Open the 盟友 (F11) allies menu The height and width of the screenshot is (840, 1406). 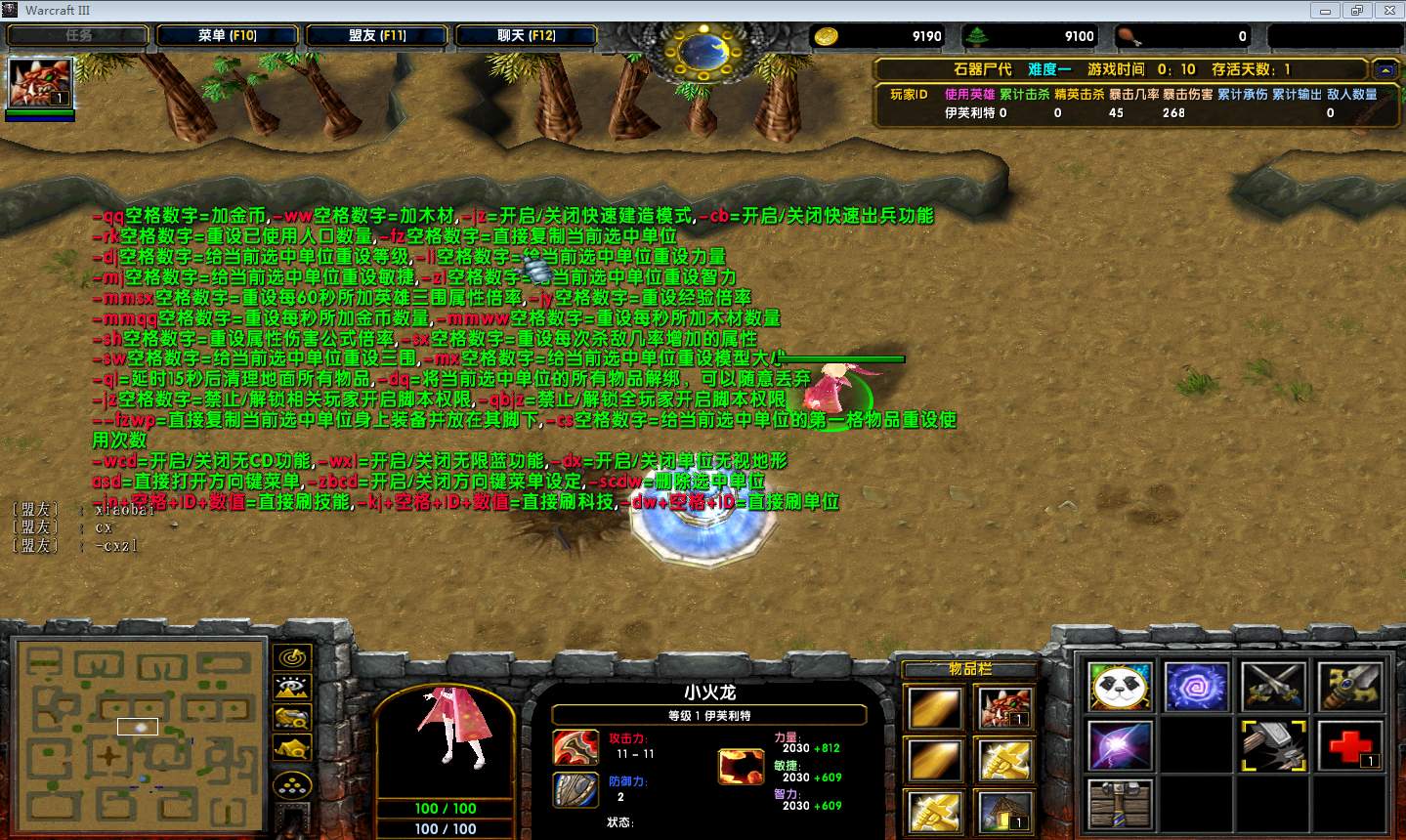[376, 36]
